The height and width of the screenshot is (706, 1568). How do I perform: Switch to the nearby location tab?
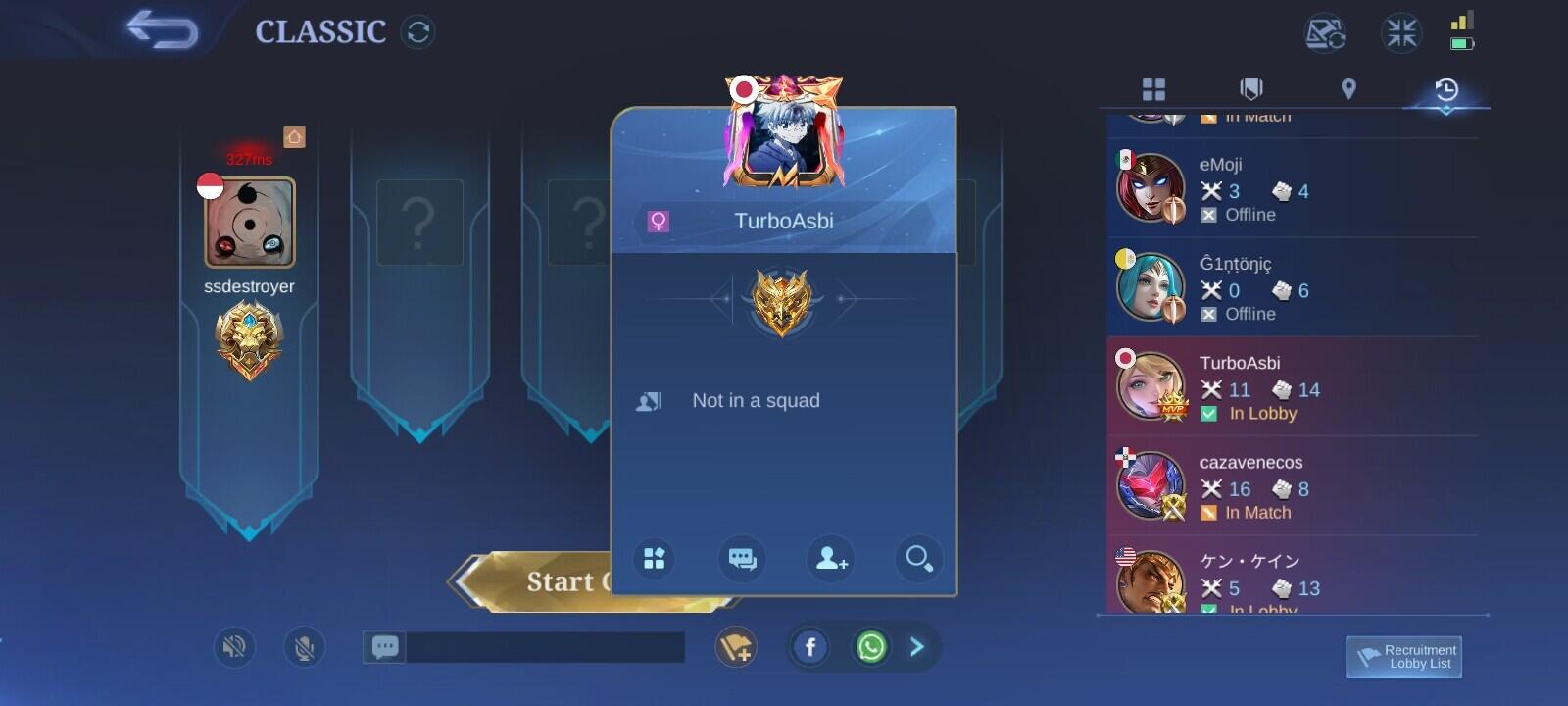coord(1348,89)
